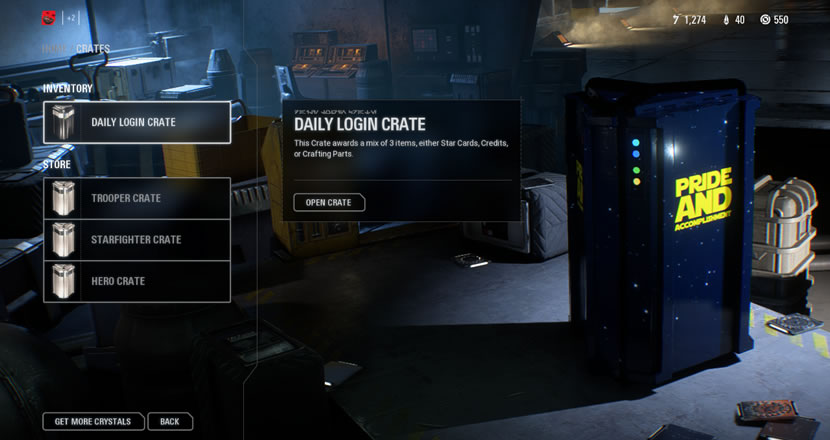Screen dimensions: 830x440
Task: Return to Home via the breadcrumb
Action: (x=54, y=49)
